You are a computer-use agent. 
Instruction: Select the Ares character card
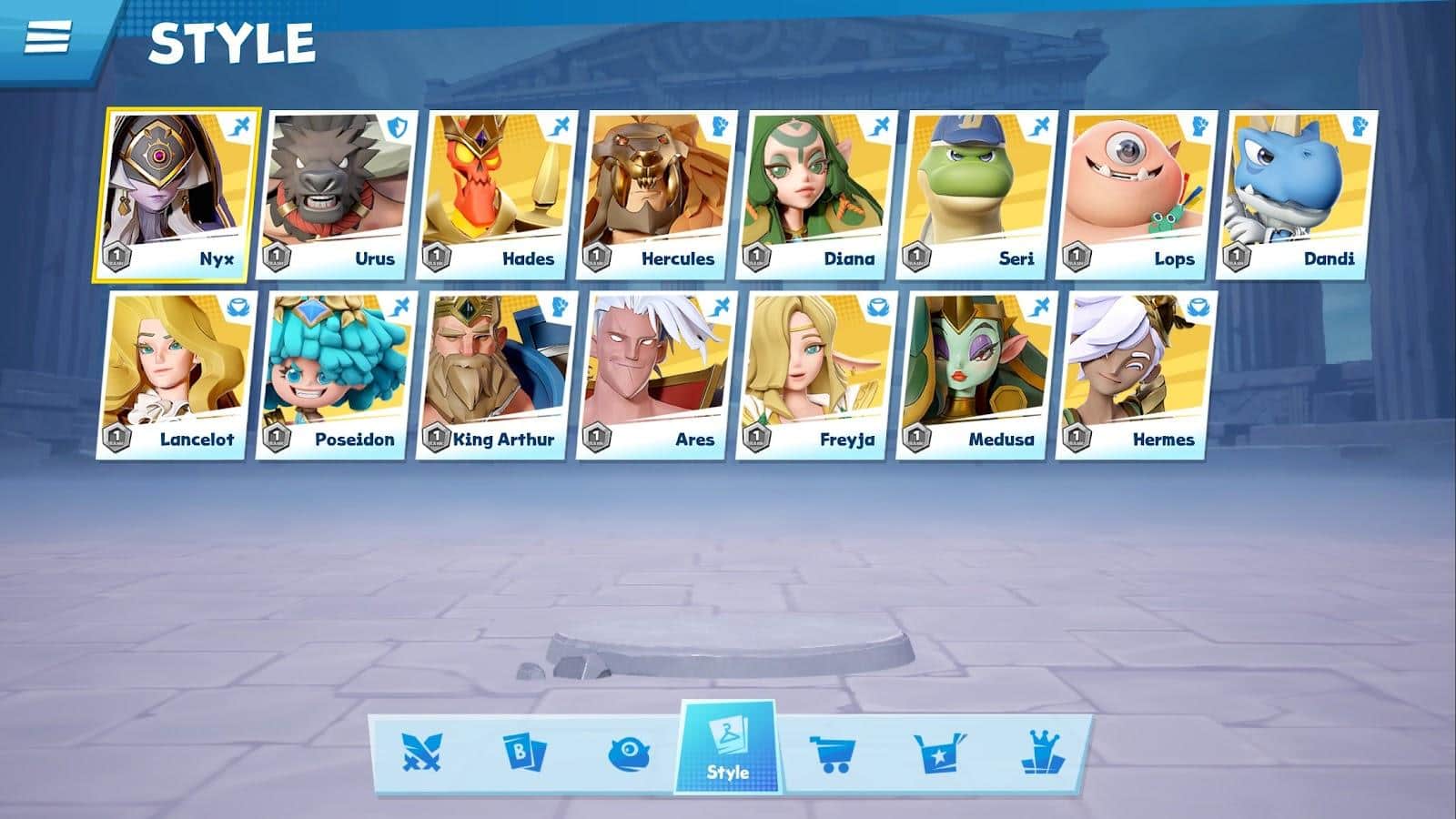[x=657, y=375]
